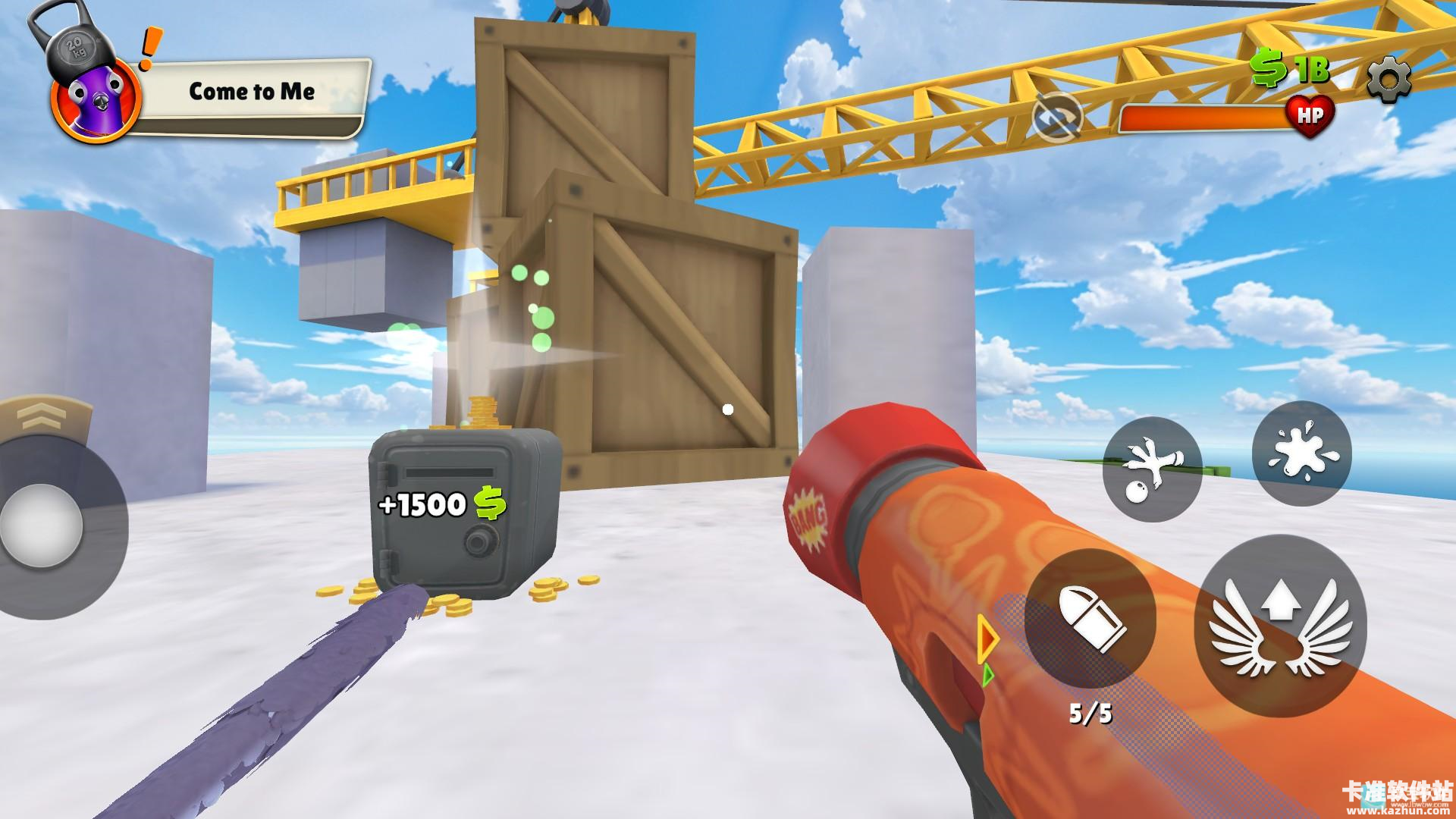Viewport: 1456px width, 819px height.
Task: Tap the virtual movement joystick knob
Action: pos(42,523)
